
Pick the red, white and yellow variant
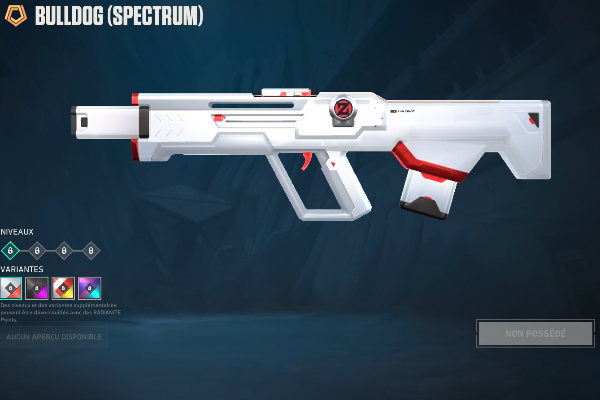(x=63, y=288)
